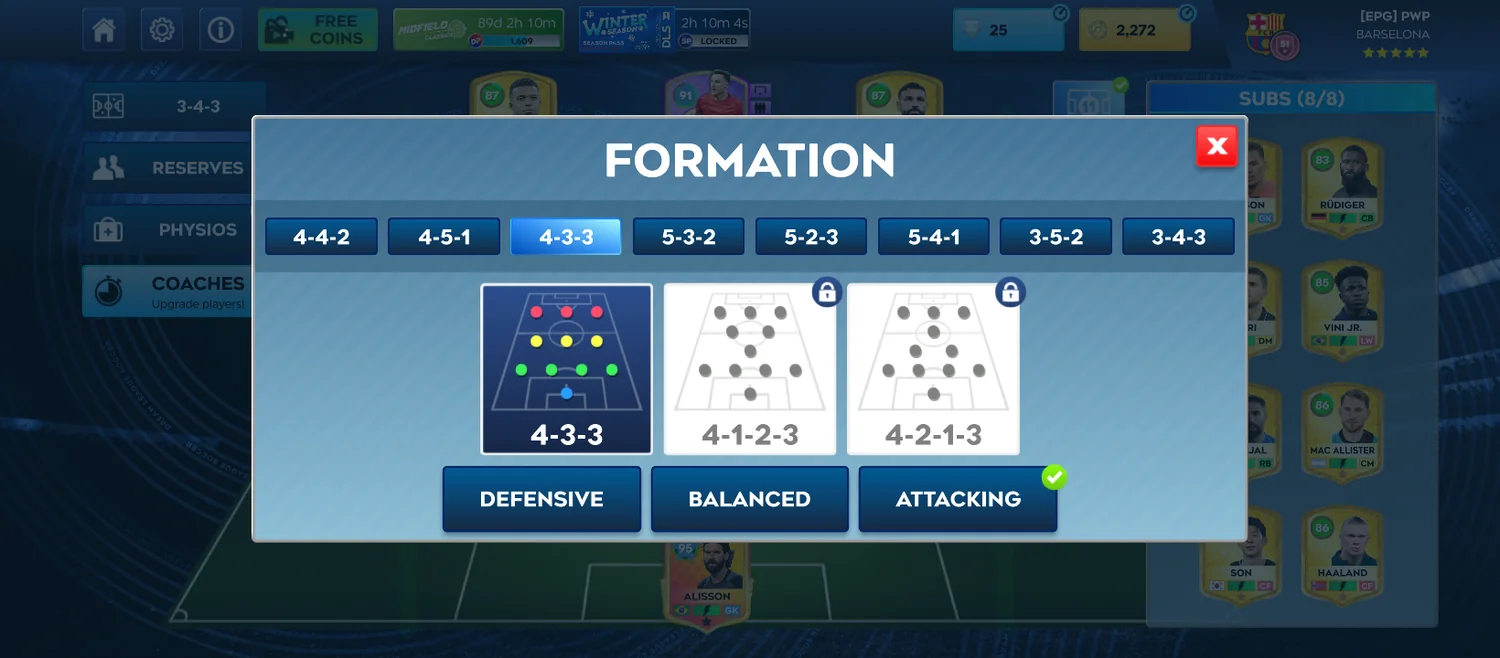The height and width of the screenshot is (658, 1500).
Task: Close the Formation dialog
Action: (1216, 147)
